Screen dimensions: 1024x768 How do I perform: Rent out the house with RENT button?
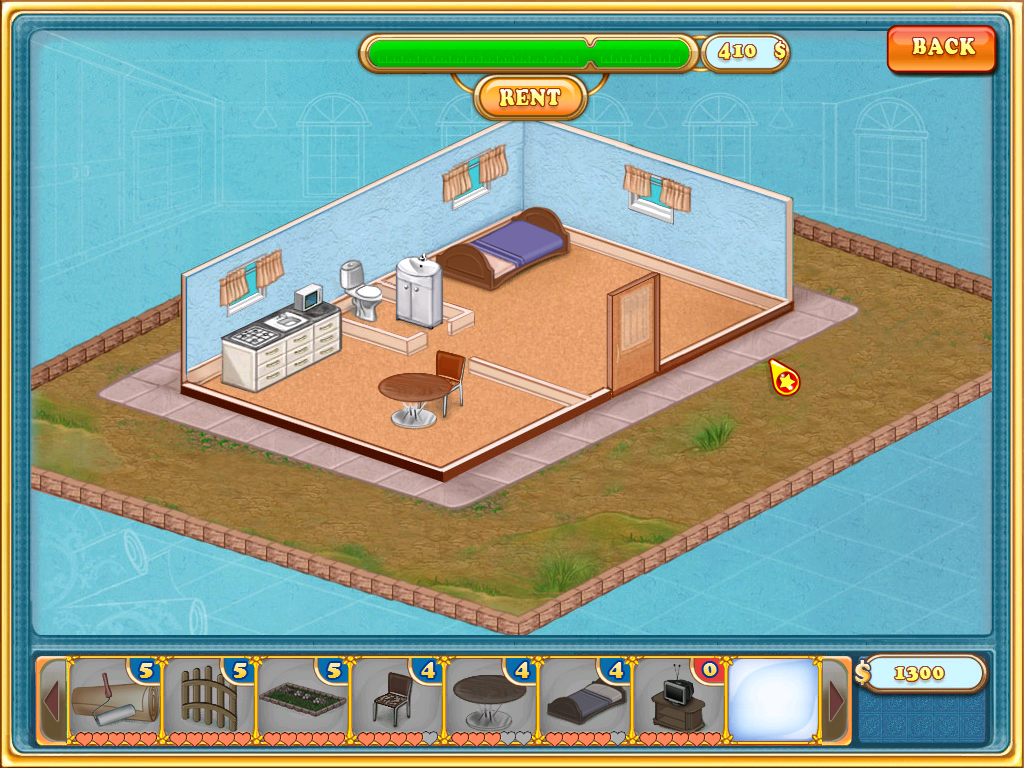(529, 98)
